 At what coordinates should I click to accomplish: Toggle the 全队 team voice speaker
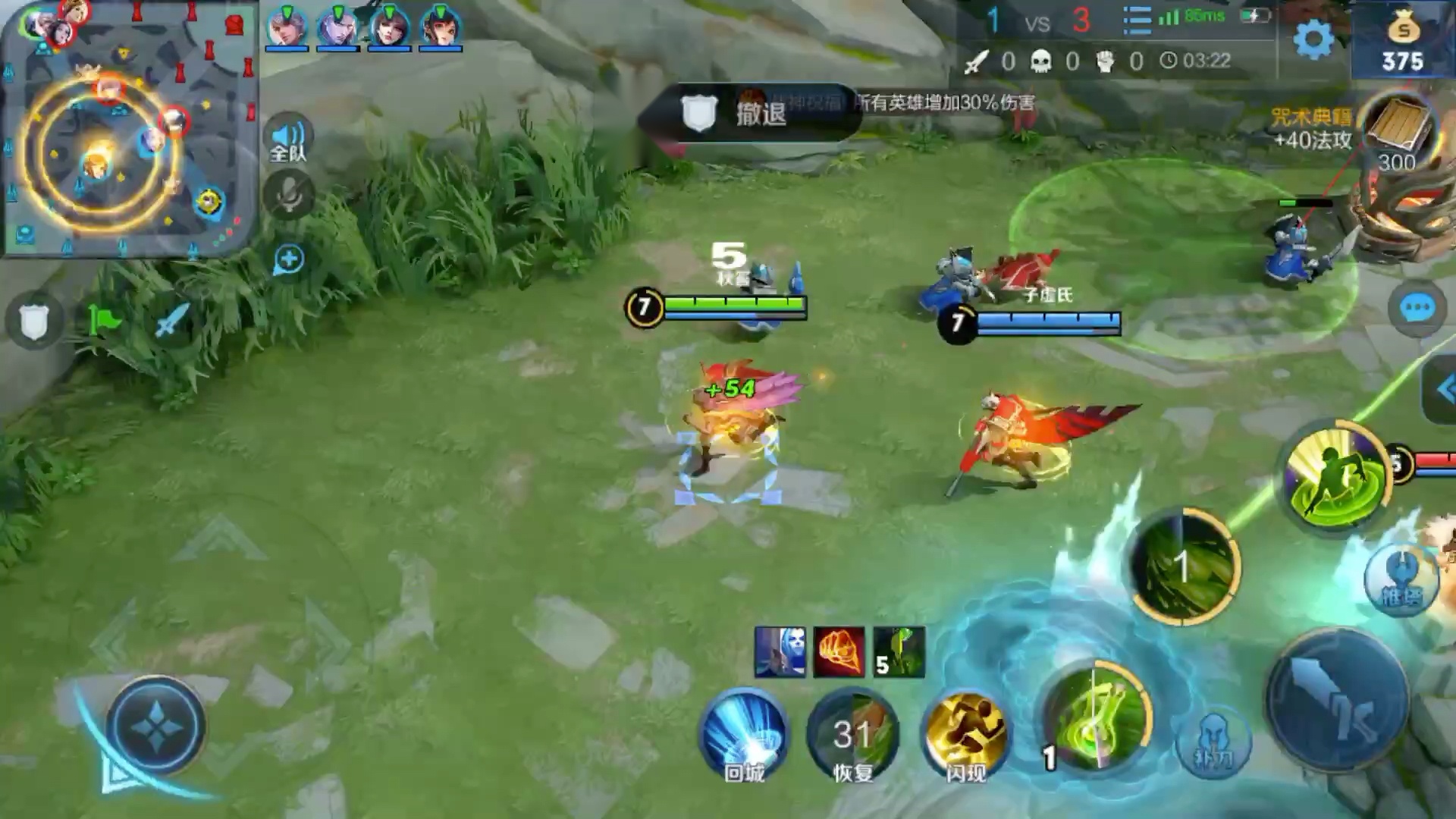tap(288, 140)
